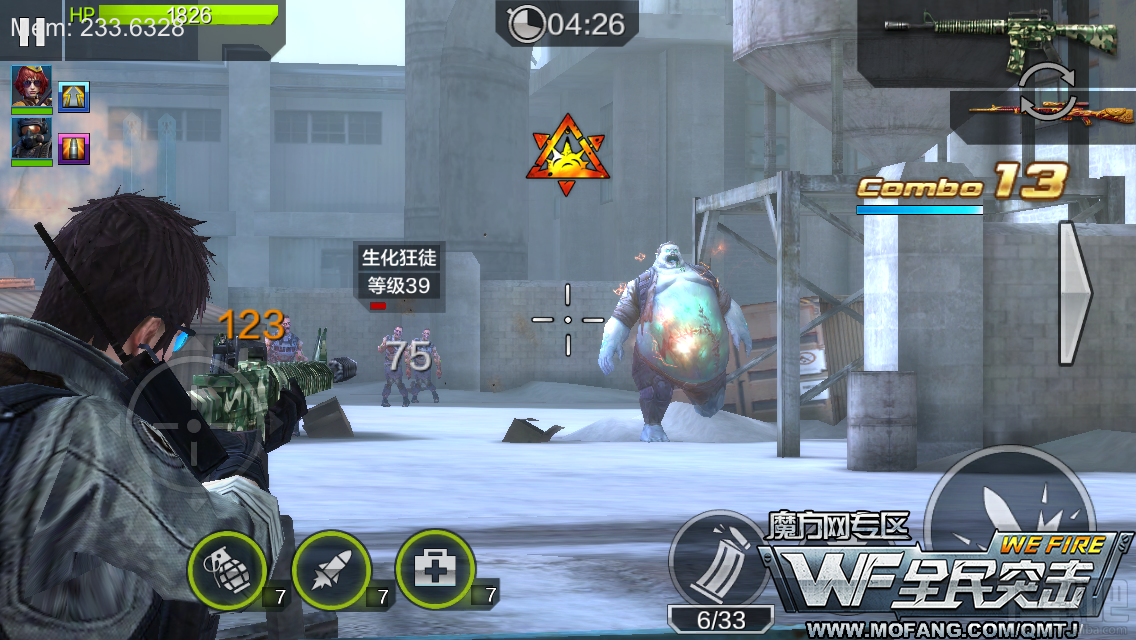Activate the blue teammate skill icon
The image size is (1136, 640).
tap(74, 97)
